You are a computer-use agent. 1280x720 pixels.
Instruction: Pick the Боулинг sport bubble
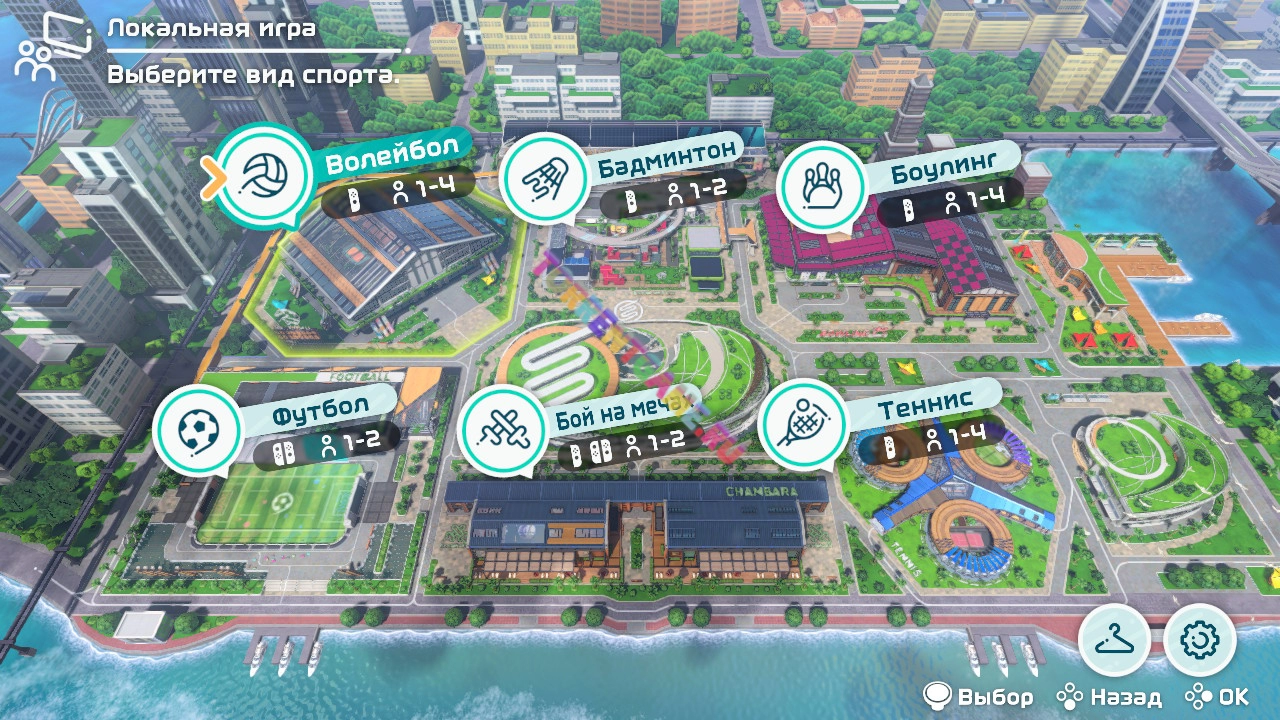[x=821, y=185]
